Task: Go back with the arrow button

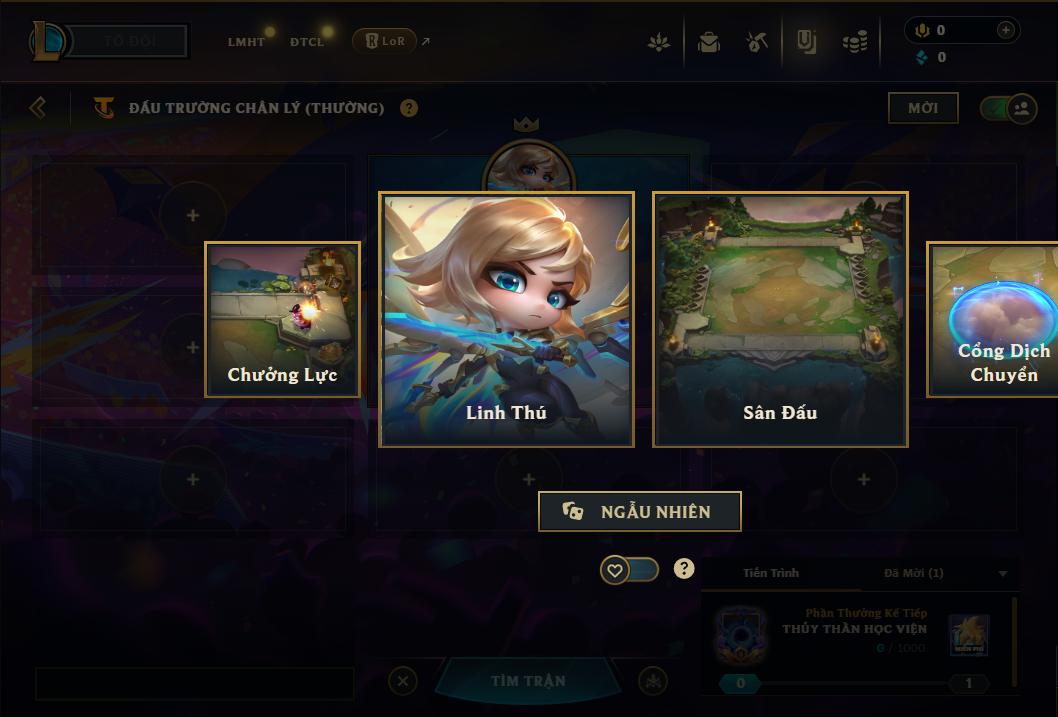Action: tap(38, 107)
